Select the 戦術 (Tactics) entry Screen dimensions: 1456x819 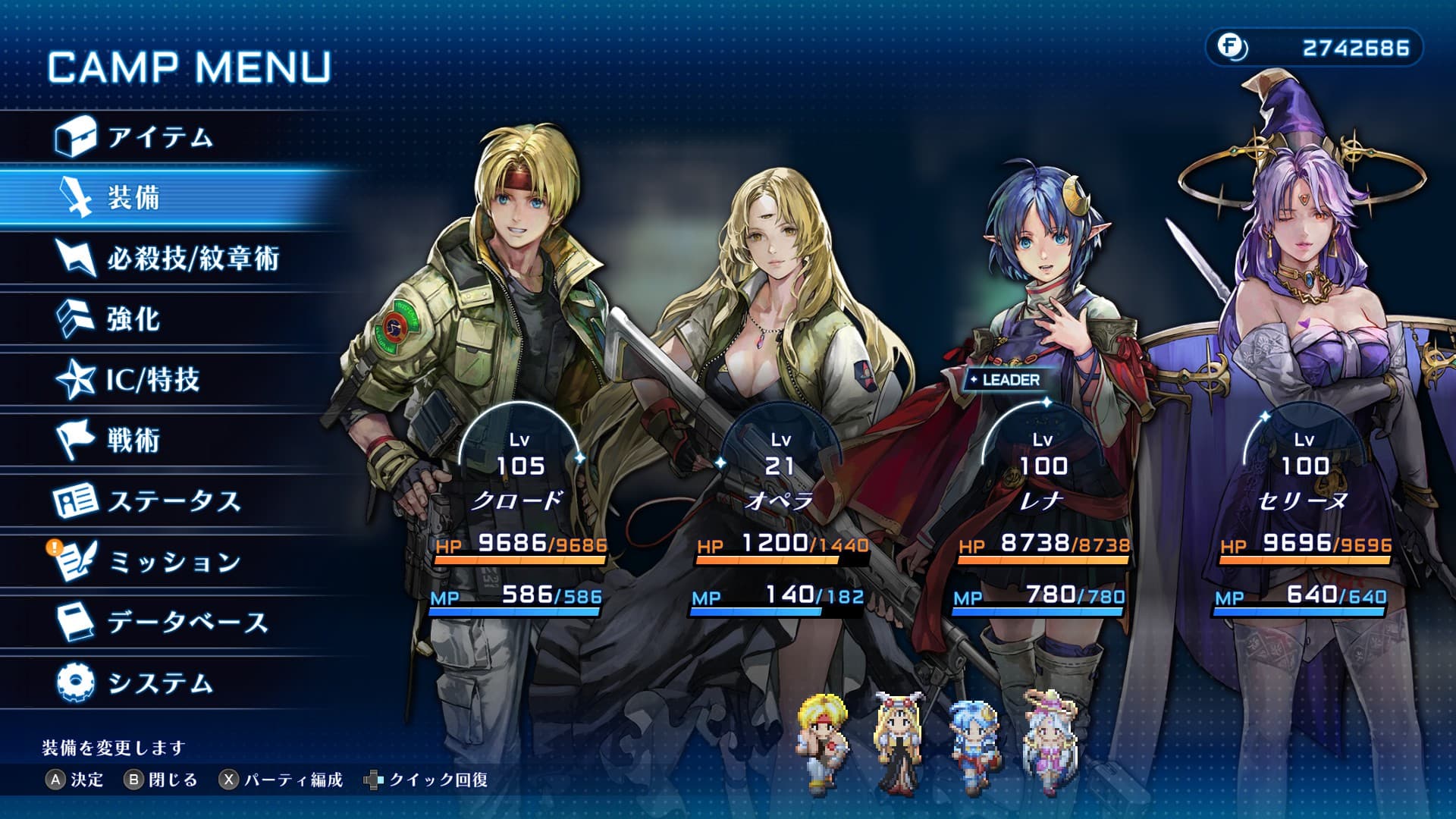pyautogui.click(x=133, y=440)
